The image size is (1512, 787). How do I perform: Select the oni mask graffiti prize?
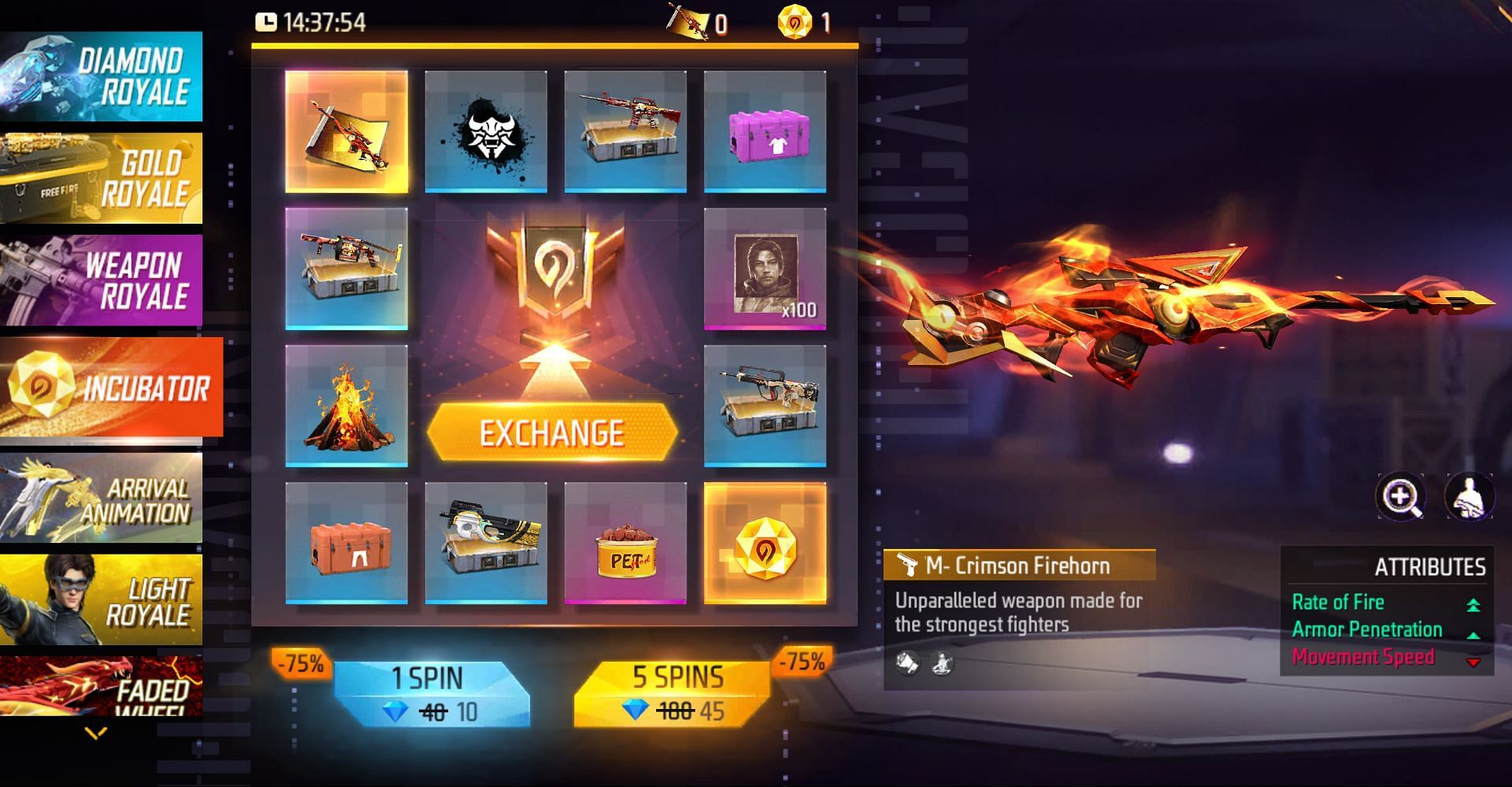tap(486, 132)
